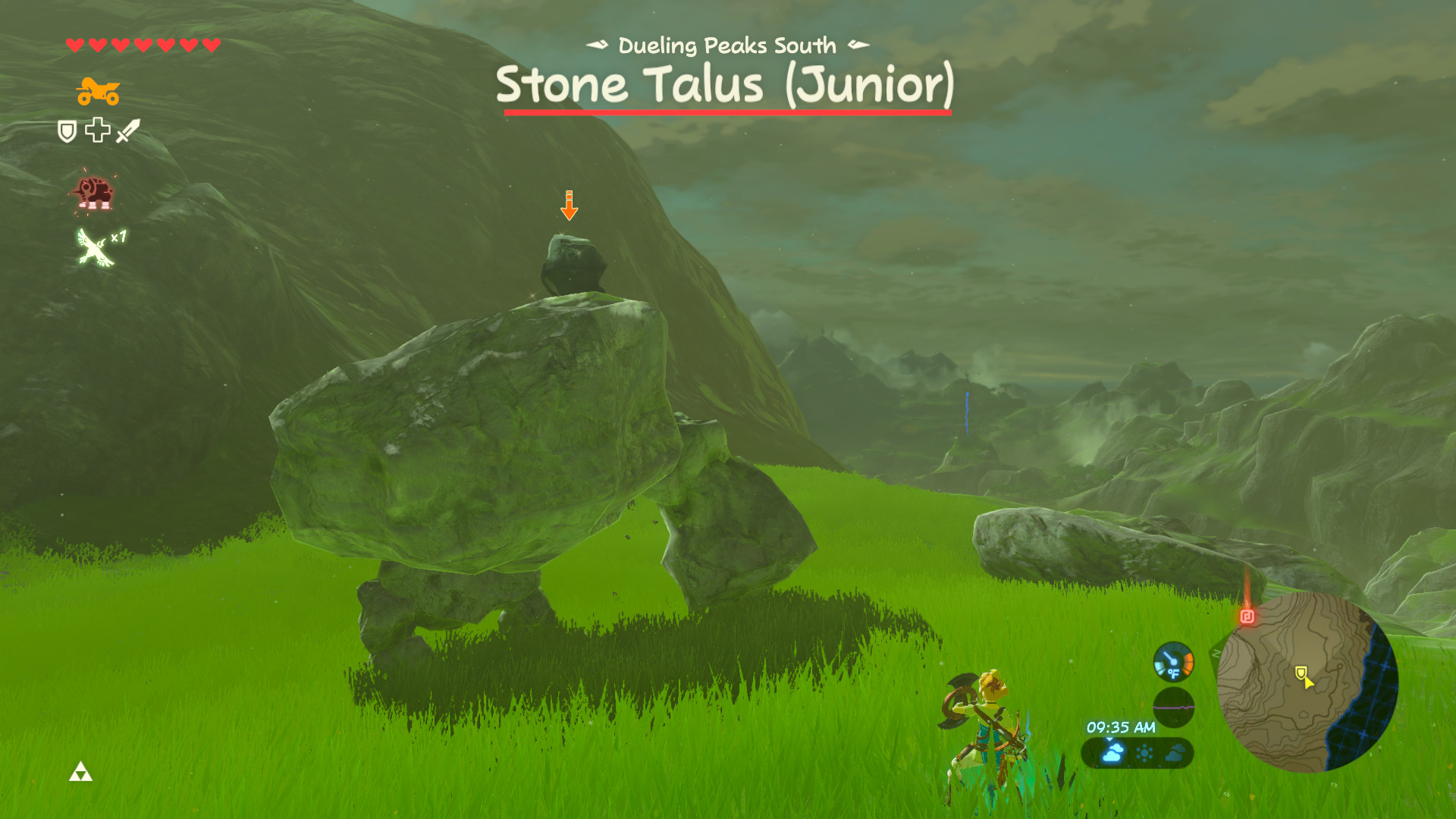Image resolution: width=1456 pixels, height=819 pixels.
Task: Click the N compass marker on the minimap
Action: 1216,653
